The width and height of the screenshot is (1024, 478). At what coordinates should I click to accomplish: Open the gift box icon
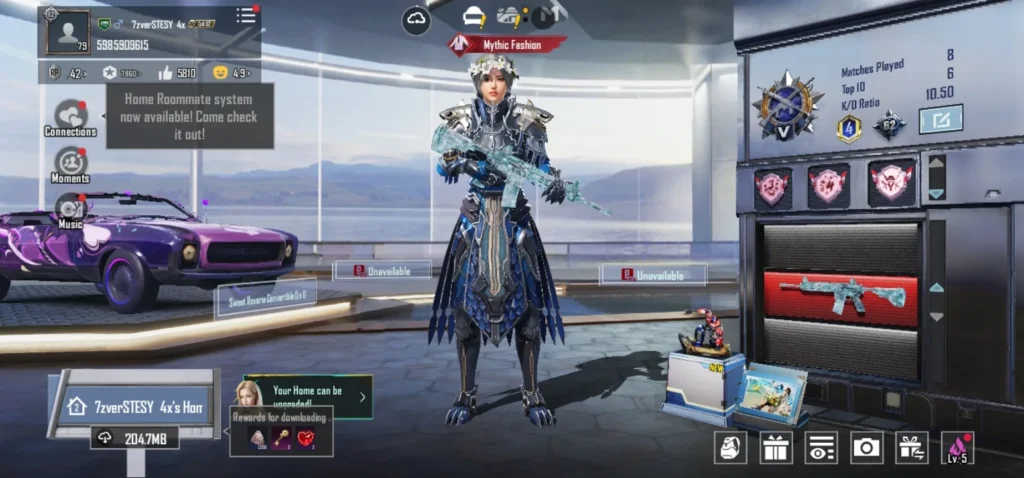click(775, 448)
